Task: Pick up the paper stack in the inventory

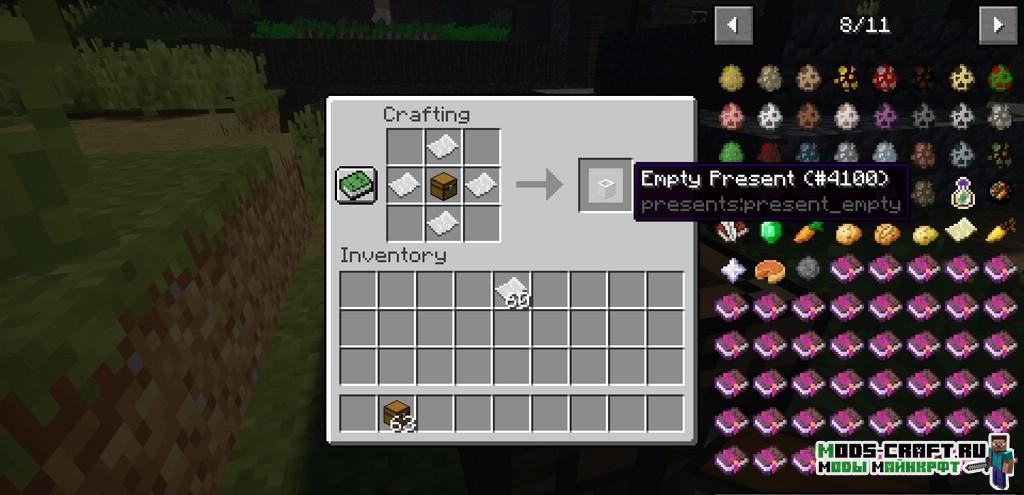Action: (512, 290)
